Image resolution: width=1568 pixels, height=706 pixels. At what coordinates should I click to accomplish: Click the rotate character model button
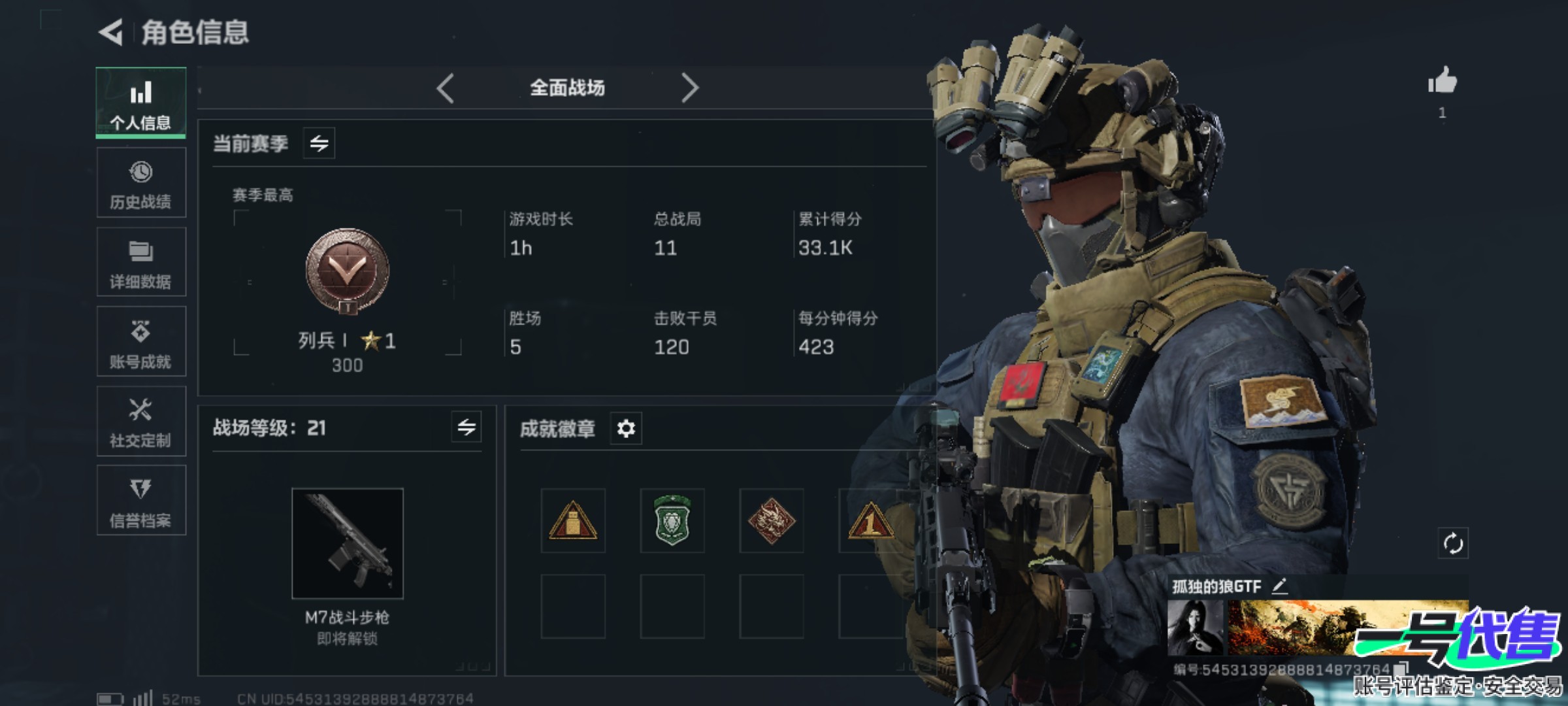1453,543
